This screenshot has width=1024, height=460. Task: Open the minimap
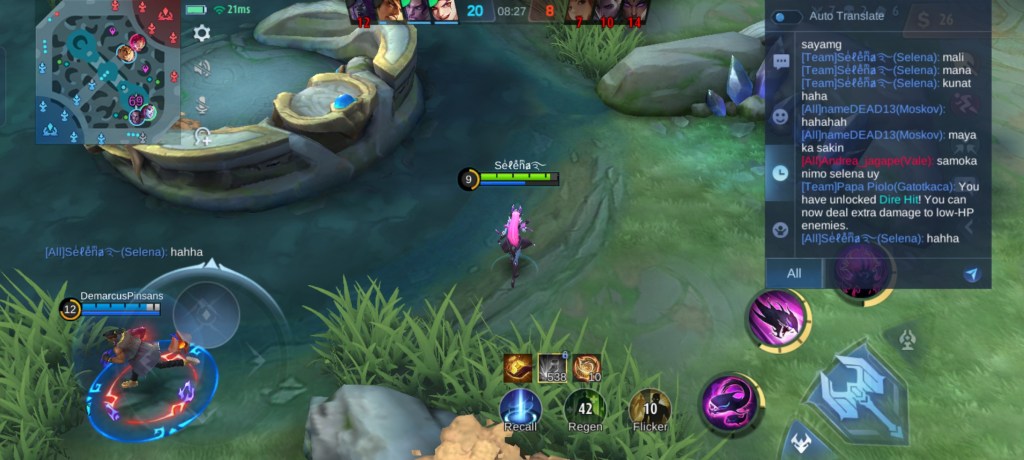(x=108, y=72)
